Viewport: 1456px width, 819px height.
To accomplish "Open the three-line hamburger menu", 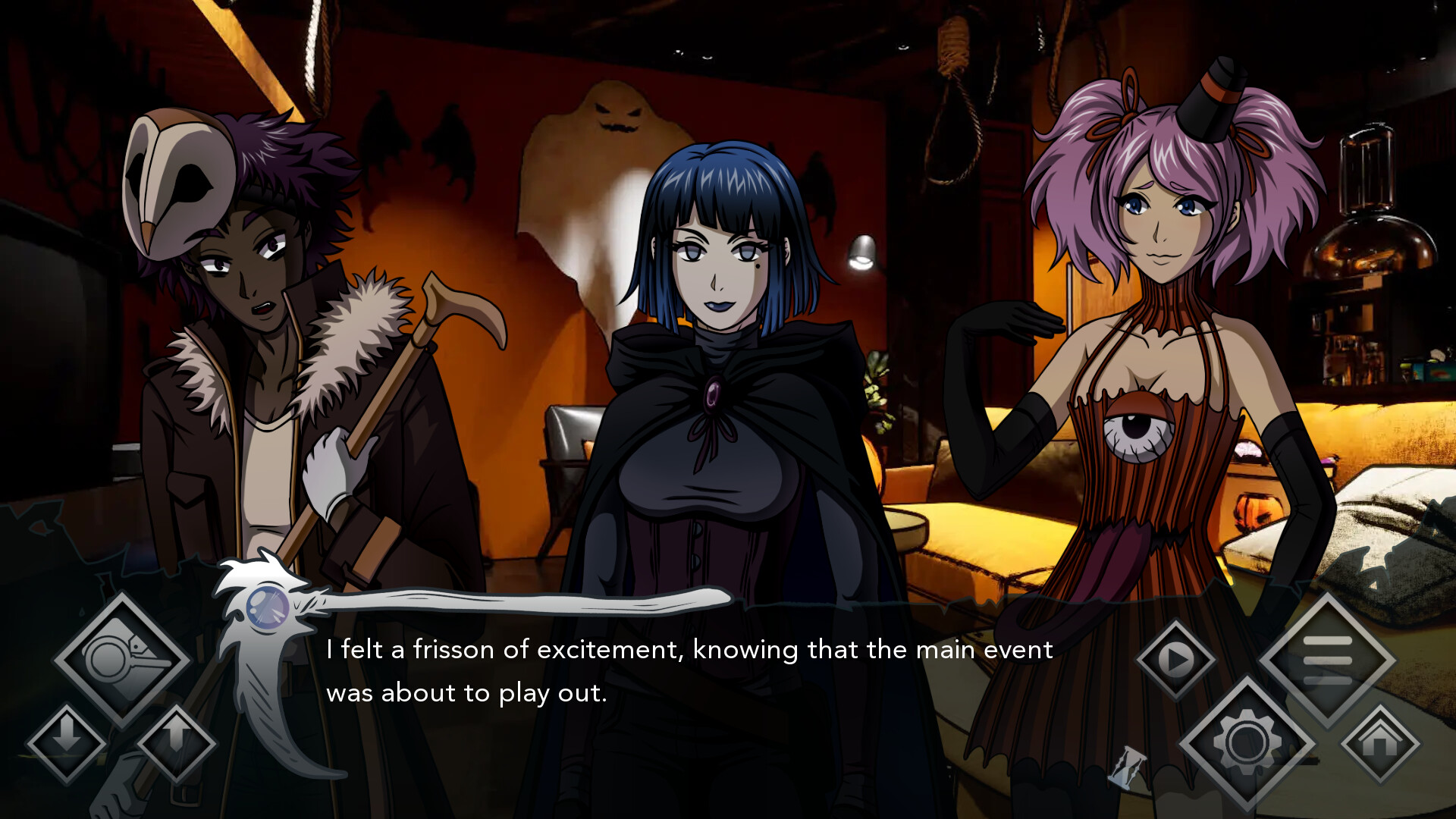I will pyautogui.click(x=1327, y=660).
